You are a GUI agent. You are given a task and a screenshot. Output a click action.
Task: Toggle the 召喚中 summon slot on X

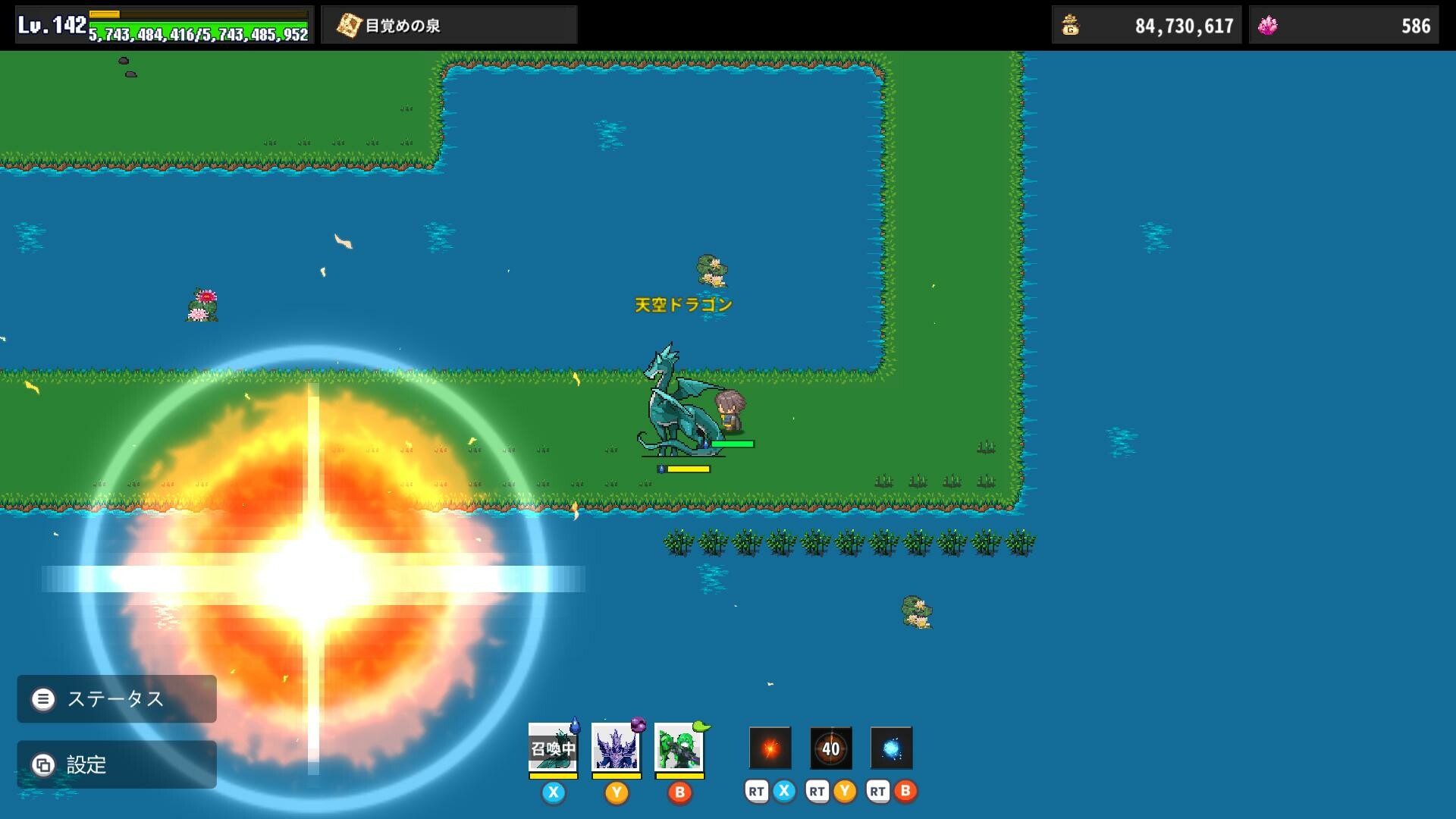[x=554, y=748]
